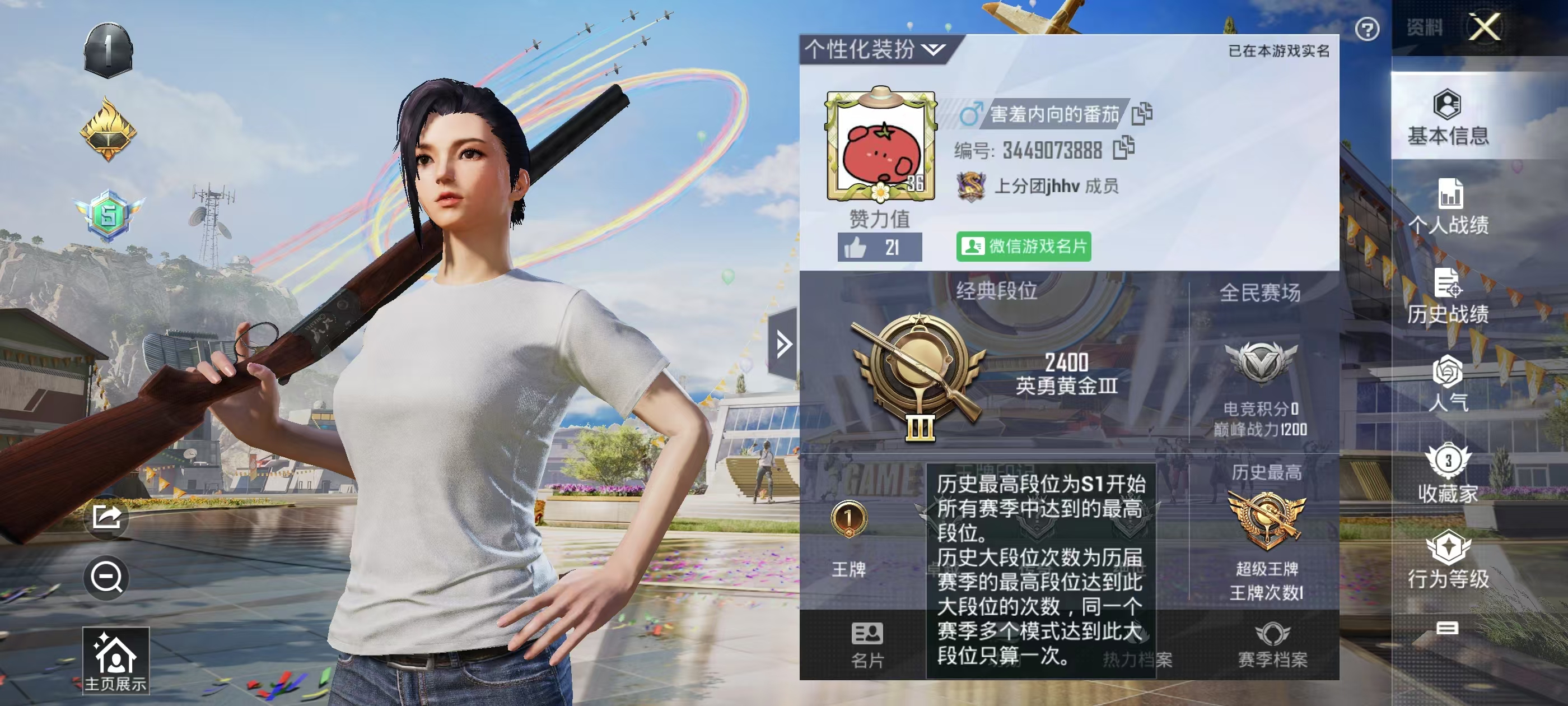Collapse the panel with the arrow handle

coord(783,344)
